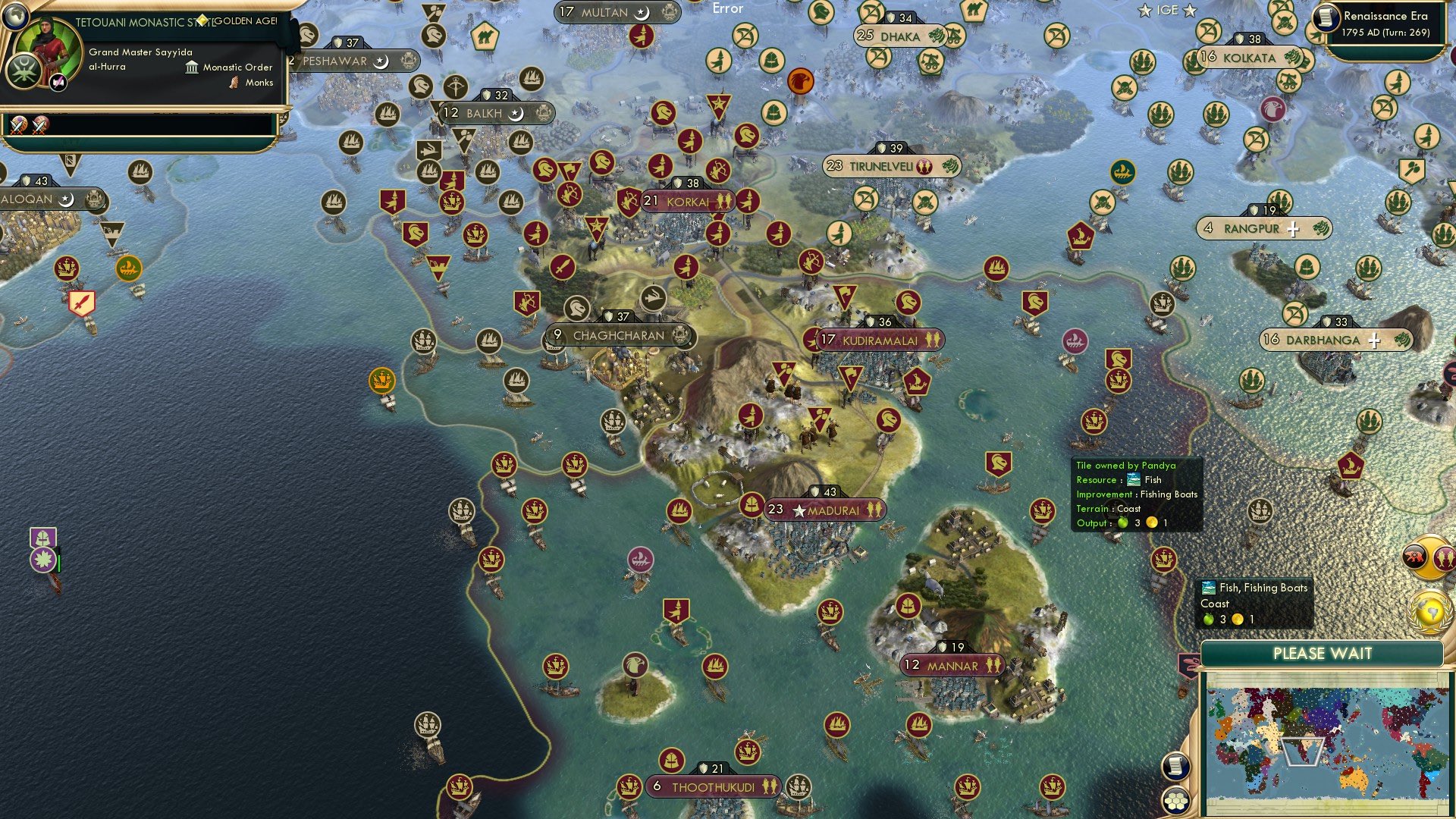This screenshot has width=1456, height=819.
Task: Open the scroll icon beside the minimap
Action: tap(1175, 766)
